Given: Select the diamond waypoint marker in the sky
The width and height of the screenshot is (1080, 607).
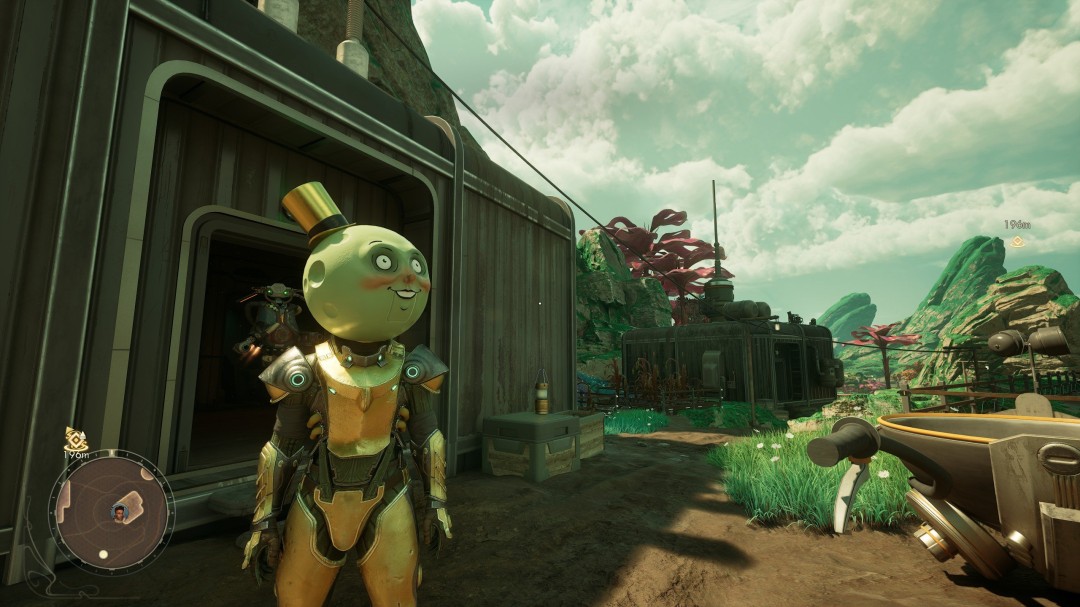Looking at the screenshot, I should pos(1017,241).
